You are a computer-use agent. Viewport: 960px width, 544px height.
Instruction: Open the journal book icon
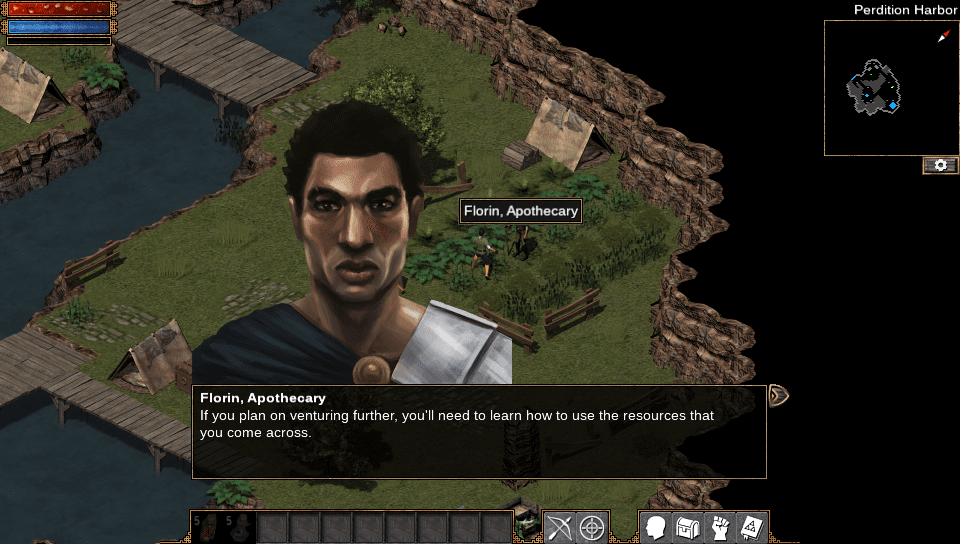click(x=750, y=526)
